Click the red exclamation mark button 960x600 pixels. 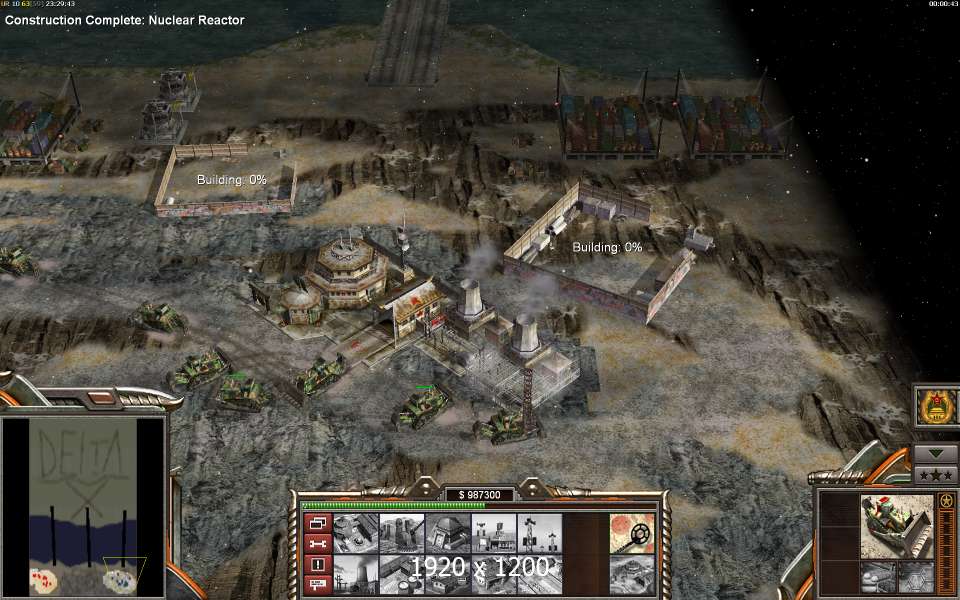pos(315,564)
